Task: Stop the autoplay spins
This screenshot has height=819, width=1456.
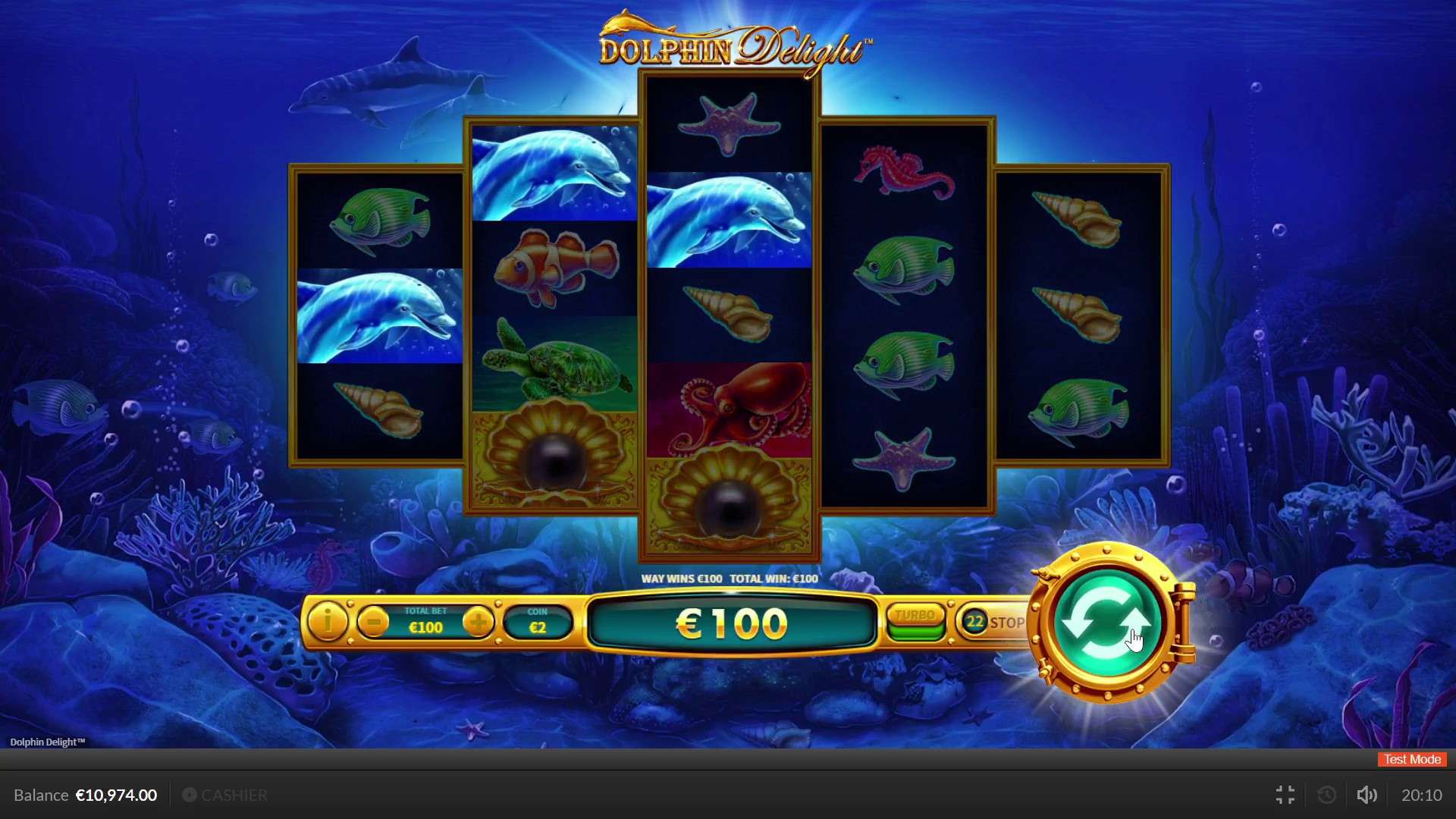Action: pos(994,623)
